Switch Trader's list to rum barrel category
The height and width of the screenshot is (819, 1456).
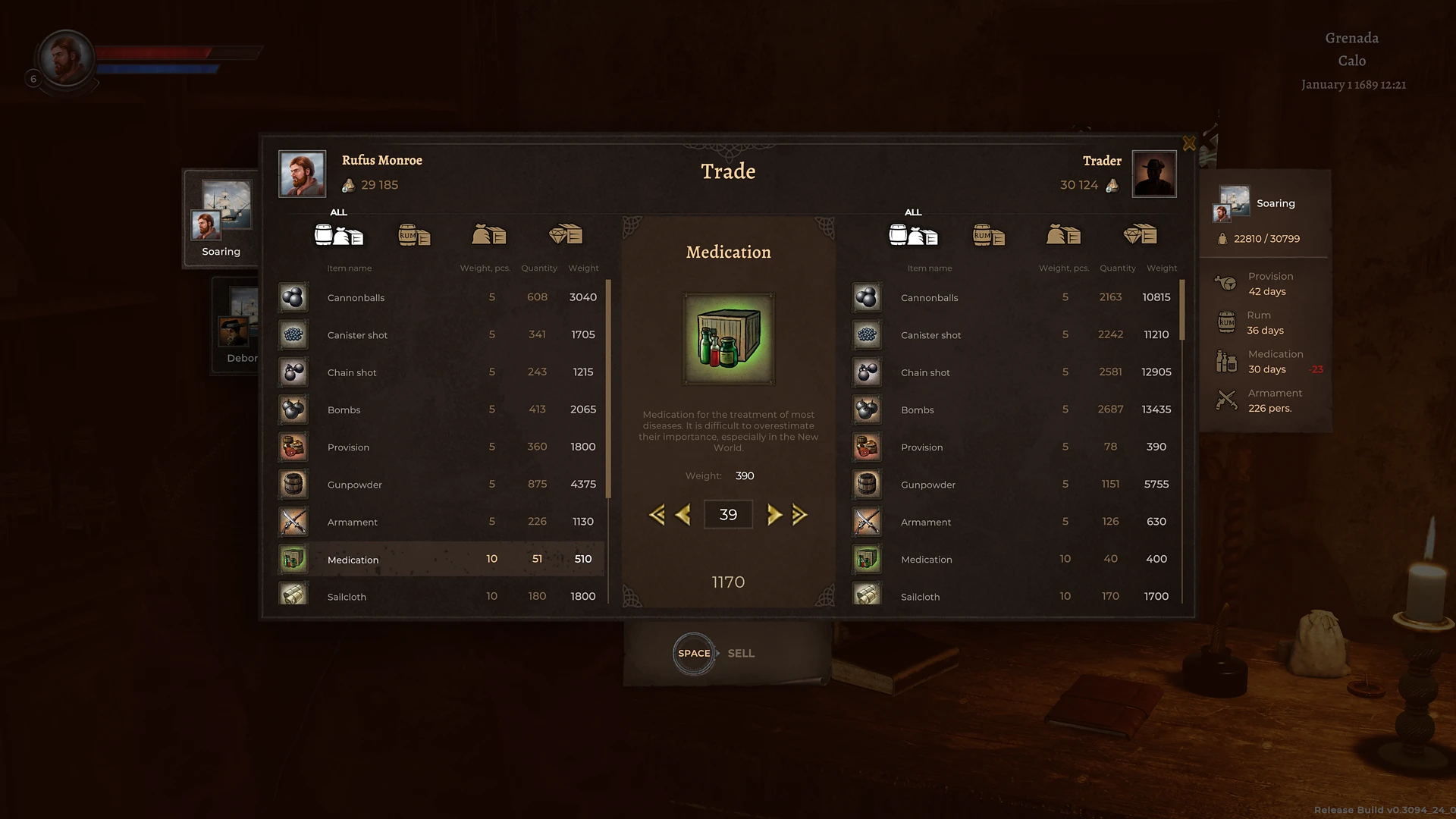pyautogui.click(x=988, y=235)
